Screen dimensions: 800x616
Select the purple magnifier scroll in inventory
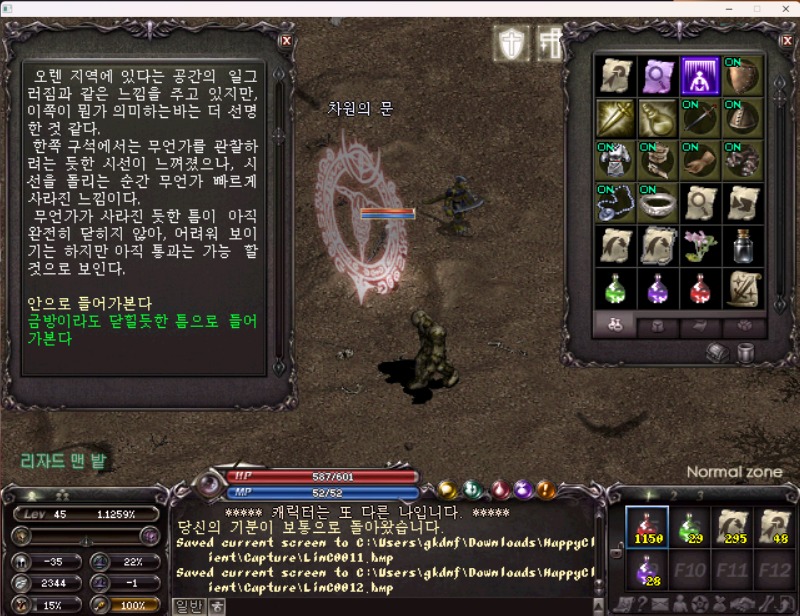(658, 75)
